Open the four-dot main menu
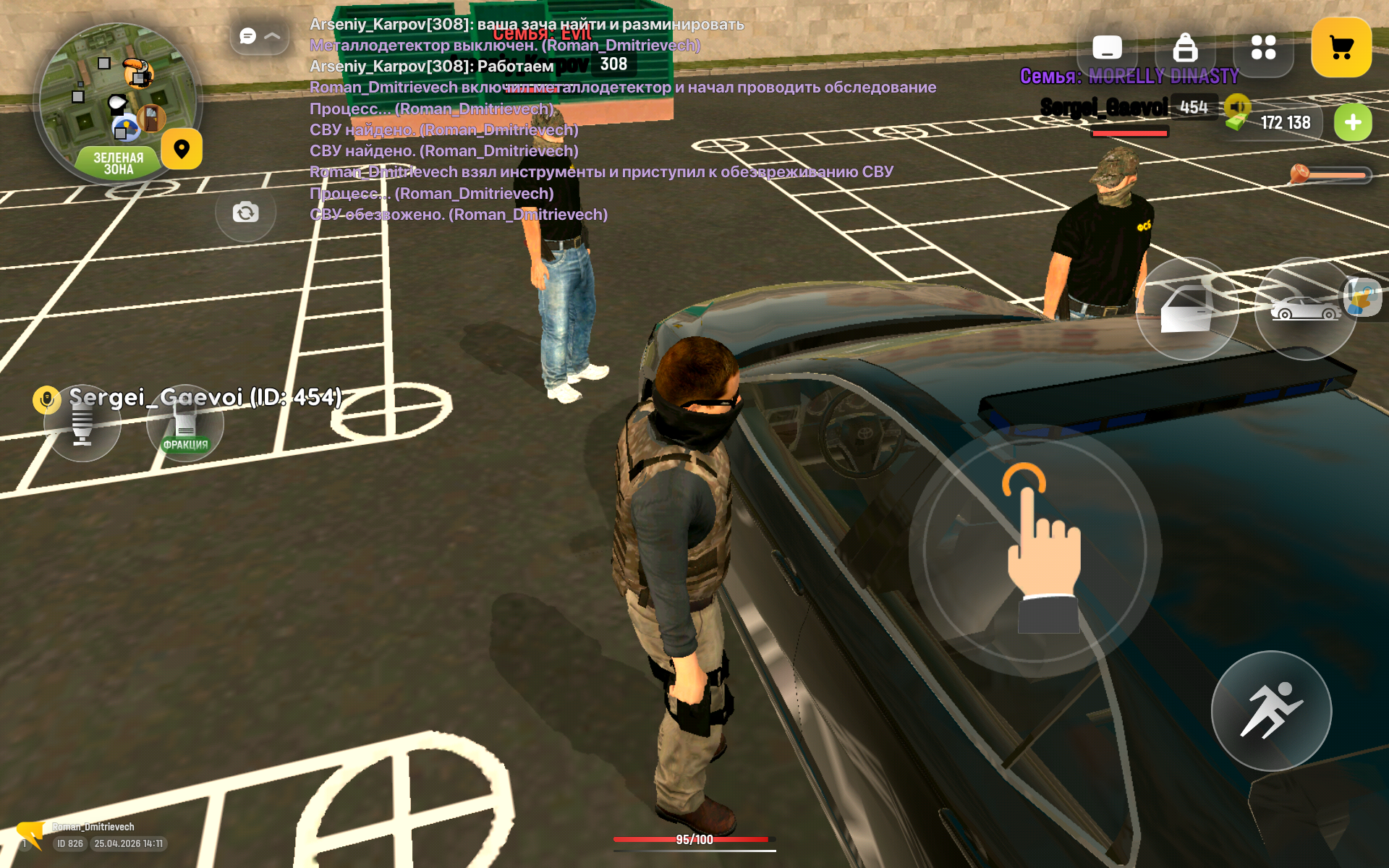 (1263, 48)
